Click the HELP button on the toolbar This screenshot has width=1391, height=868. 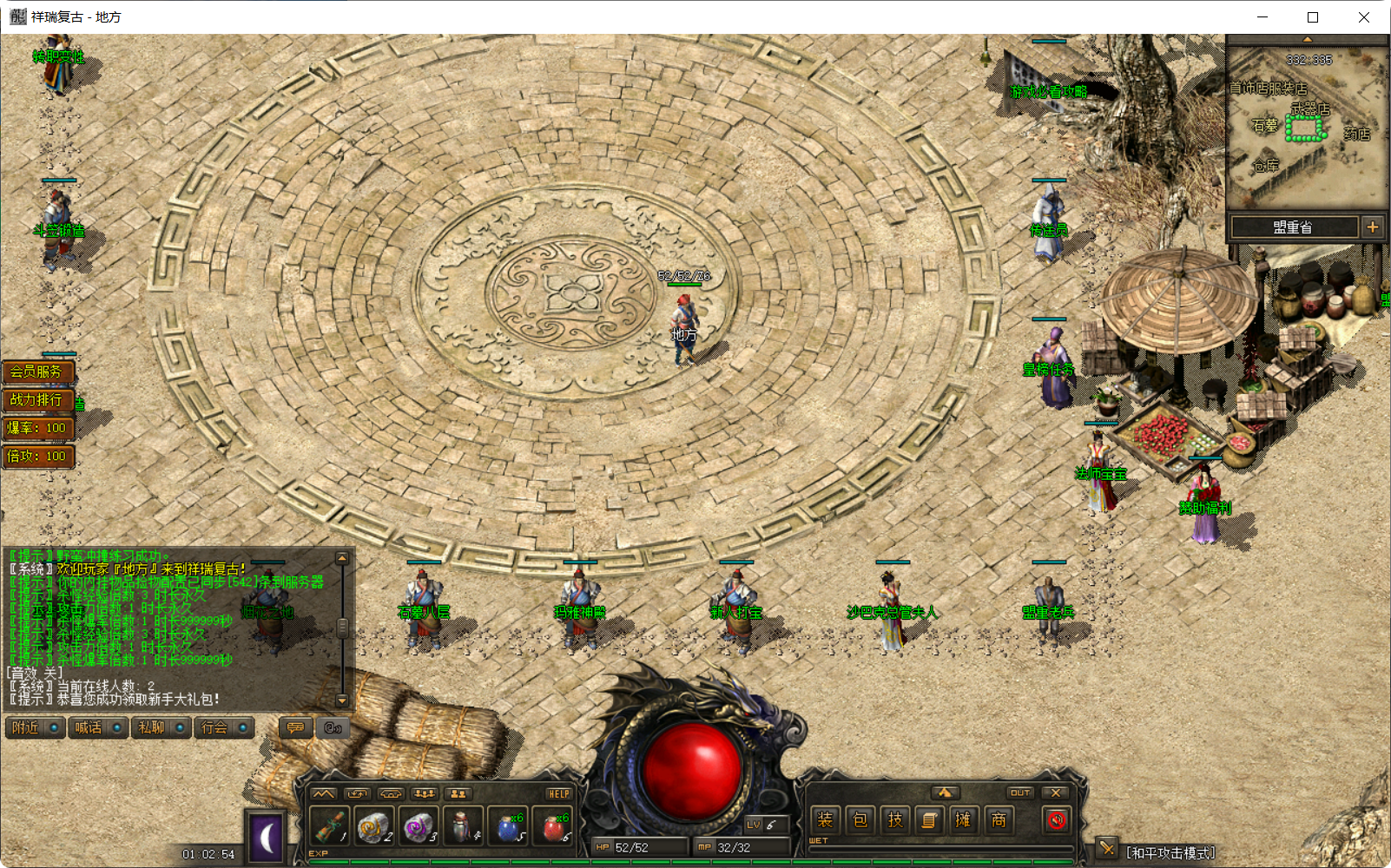(560, 792)
